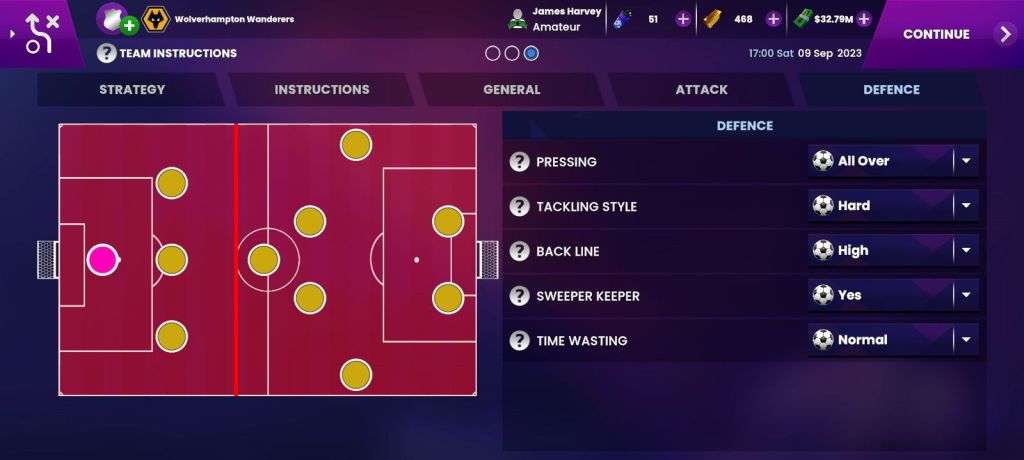
Task: Show the Attack tab
Action: click(701, 89)
